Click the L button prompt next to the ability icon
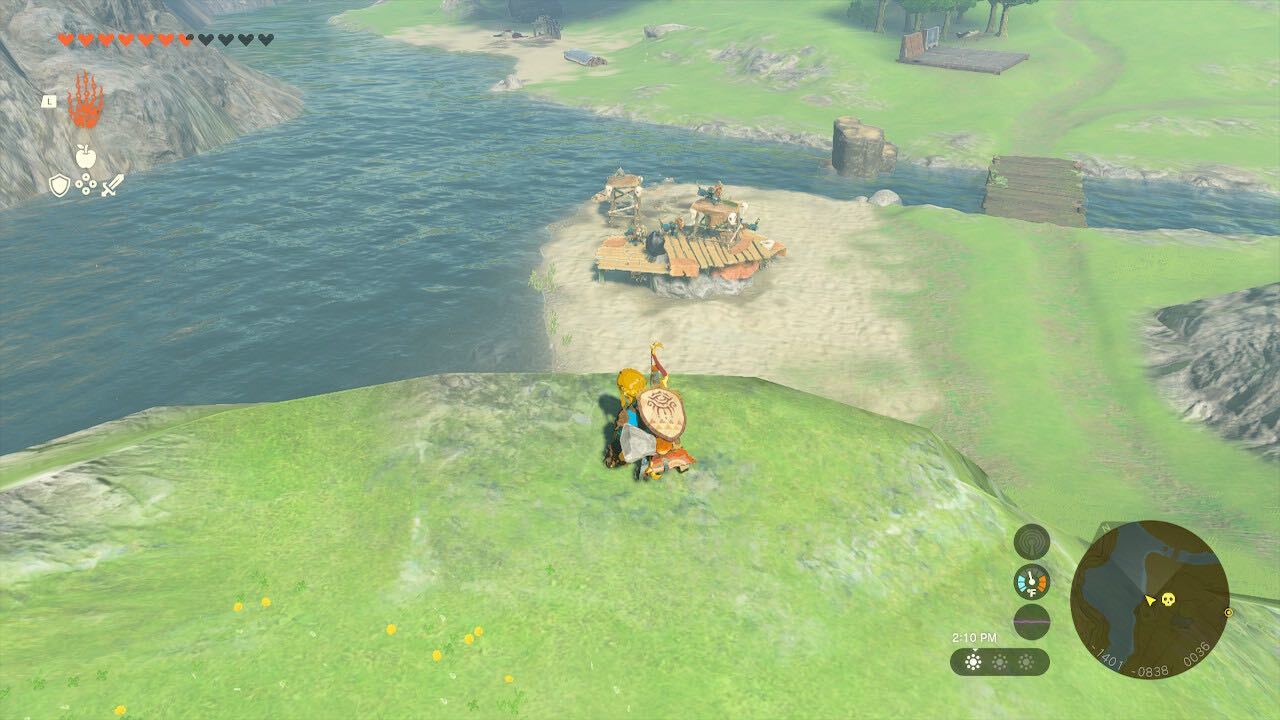 (x=49, y=101)
